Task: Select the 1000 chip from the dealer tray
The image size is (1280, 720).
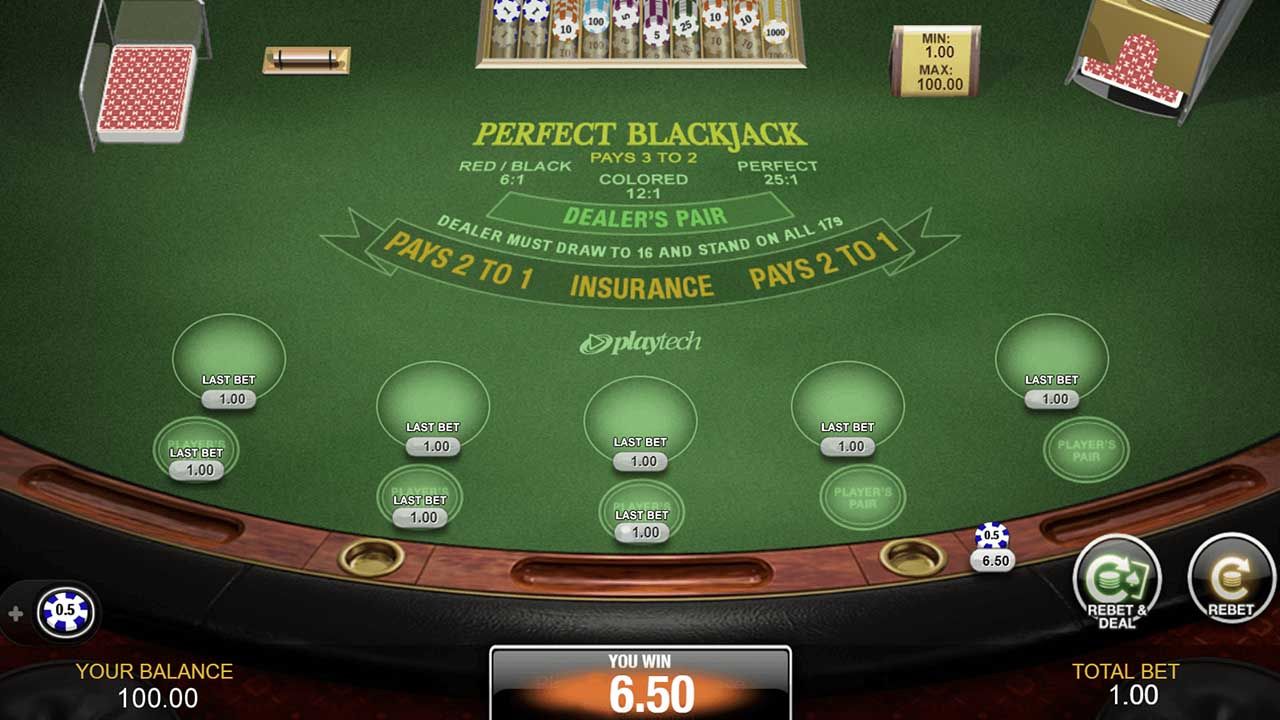Action: (x=776, y=32)
